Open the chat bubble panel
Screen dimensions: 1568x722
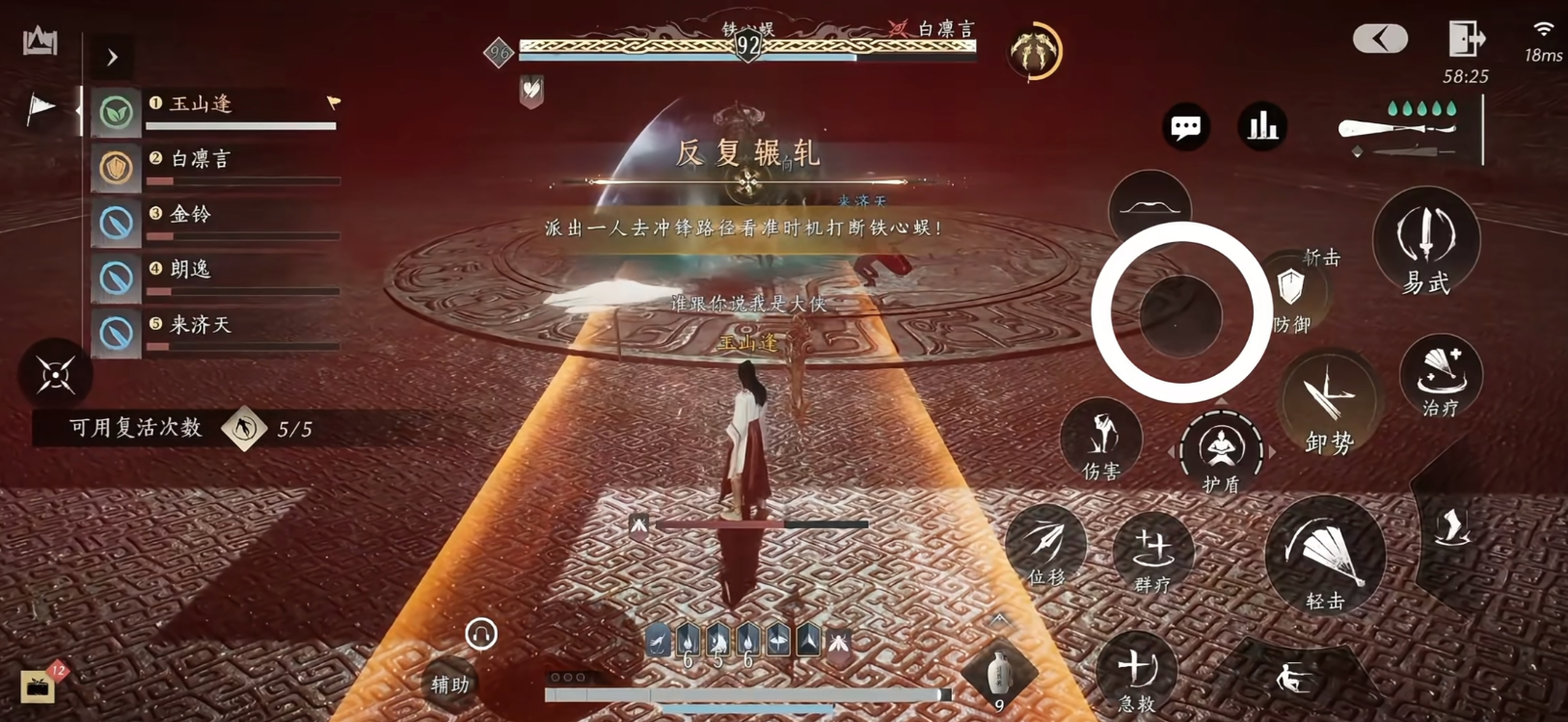pyautogui.click(x=1185, y=126)
